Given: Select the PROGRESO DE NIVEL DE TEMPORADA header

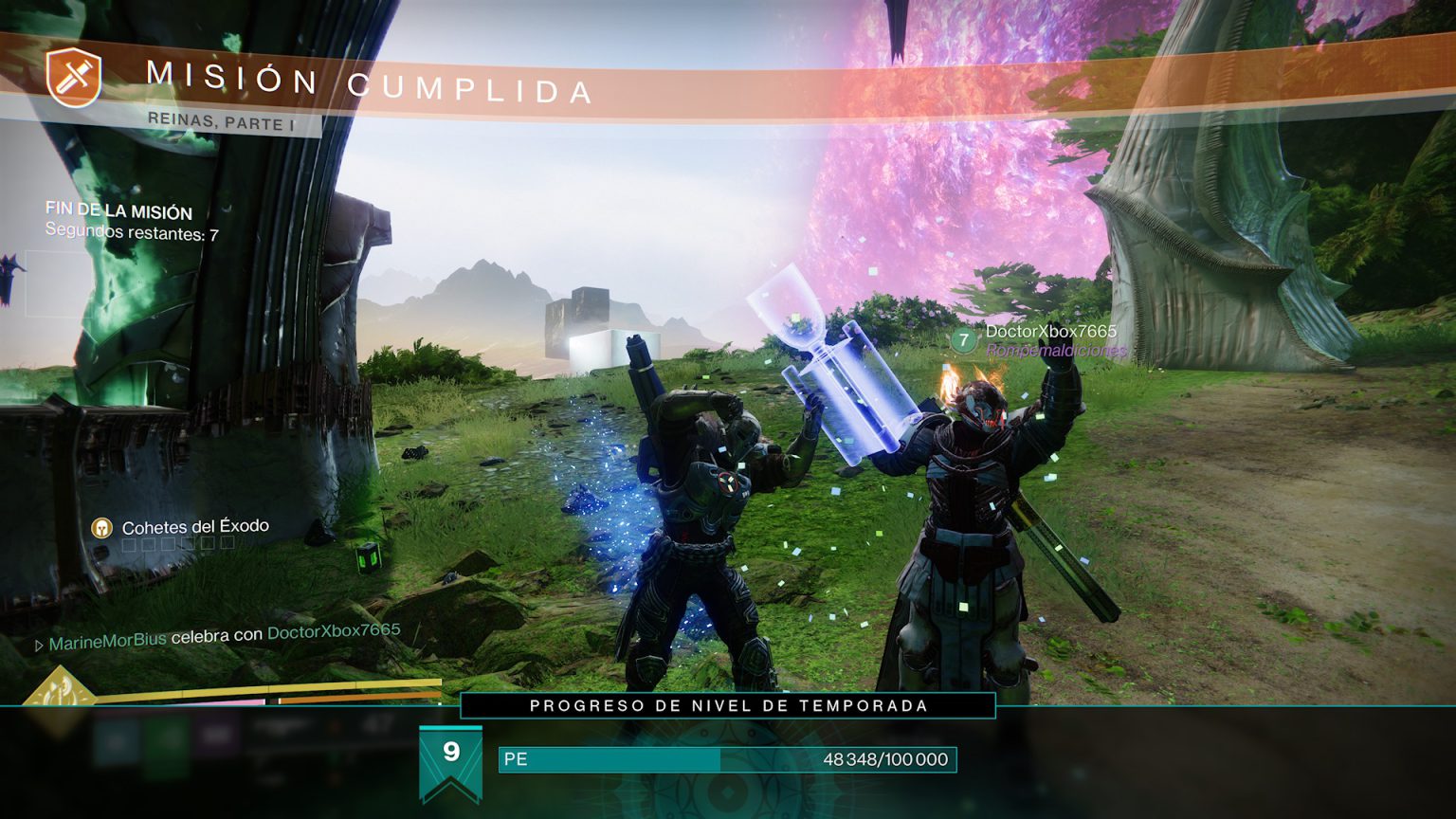Looking at the screenshot, I should pos(727,705).
